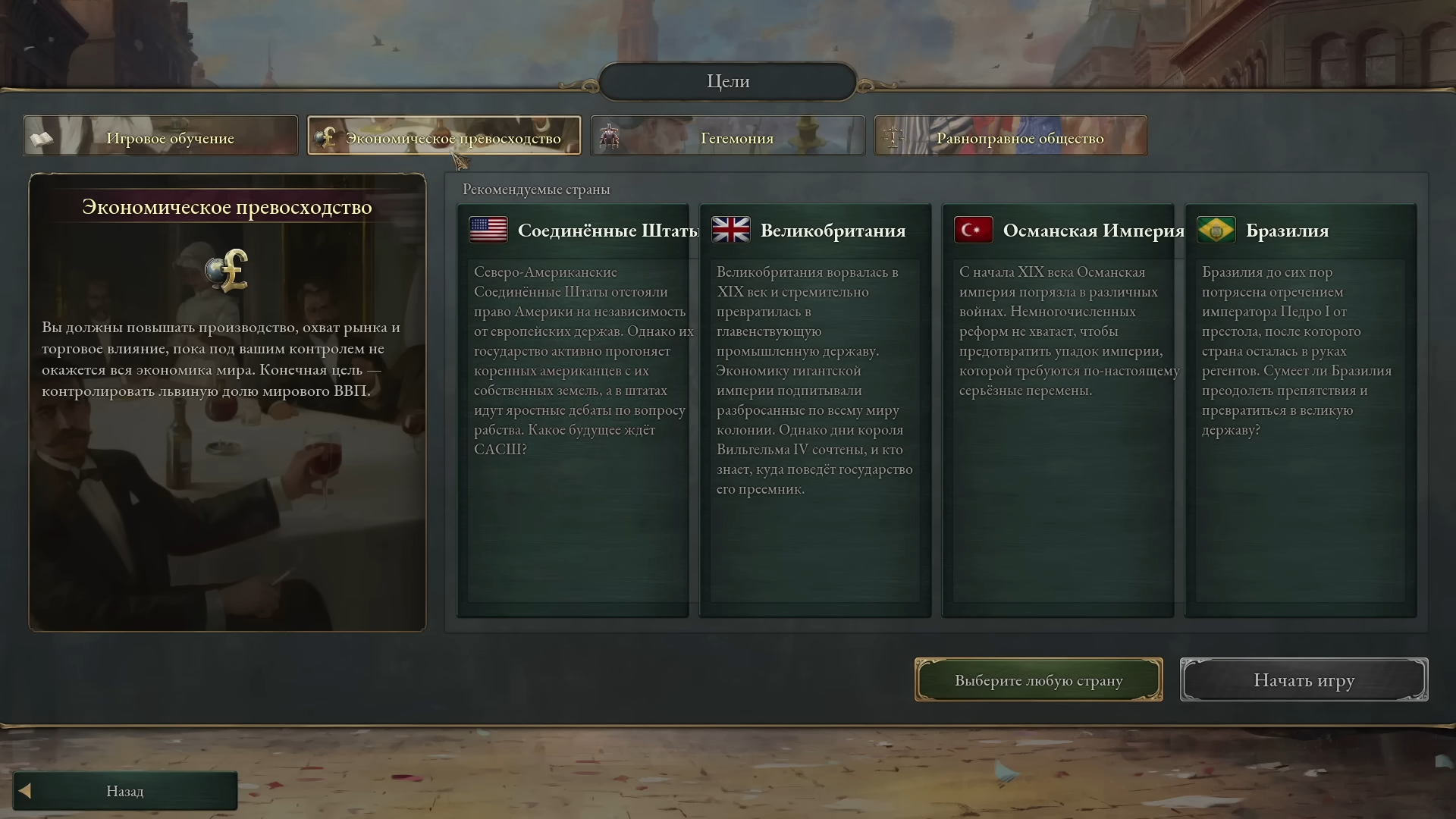1456x819 pixels.
Task: Choose the Османская Империя country card
Action: pos(1058,409)
